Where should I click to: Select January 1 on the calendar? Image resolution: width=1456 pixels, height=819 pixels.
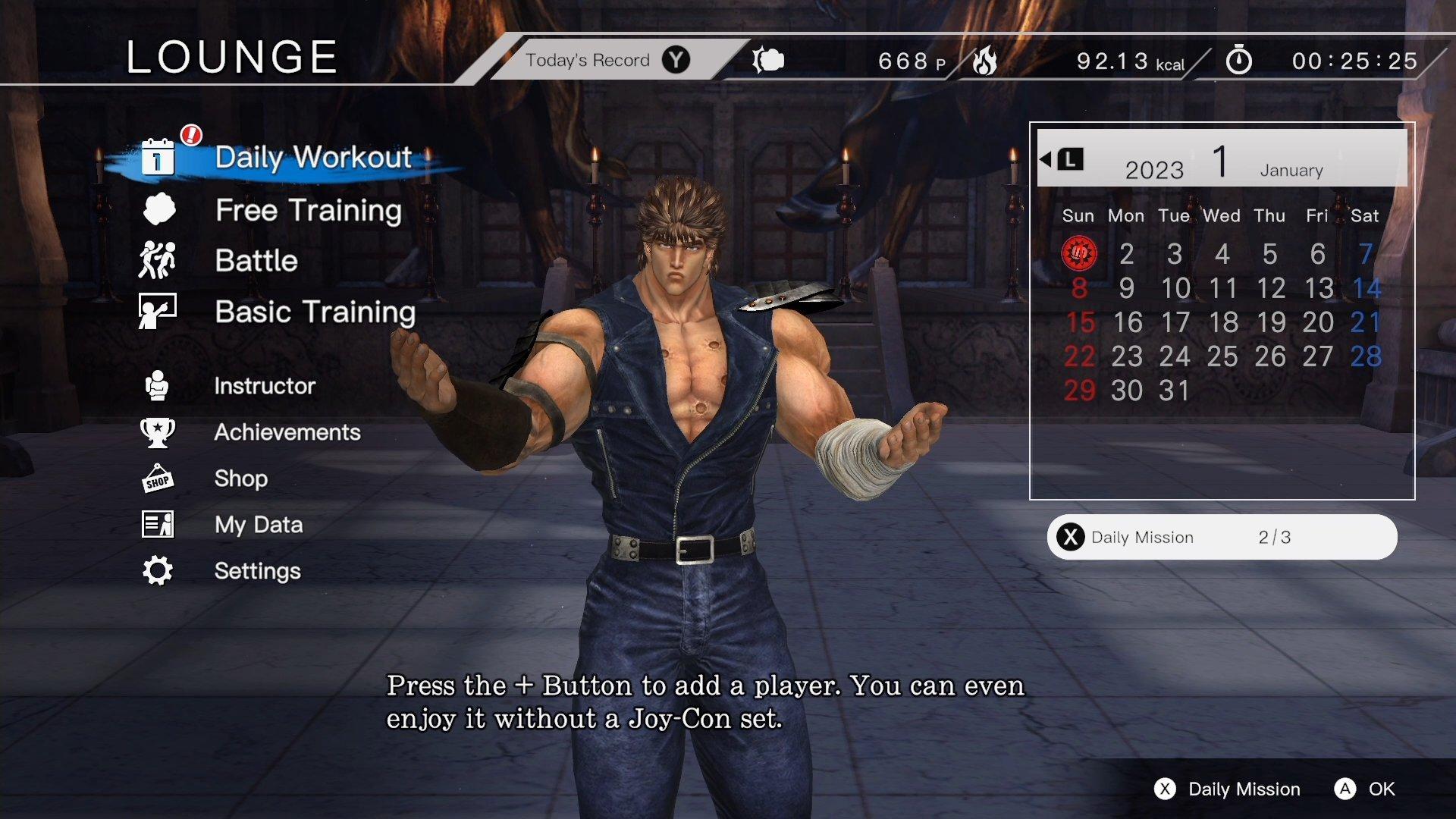click(x=1079, y=254)
